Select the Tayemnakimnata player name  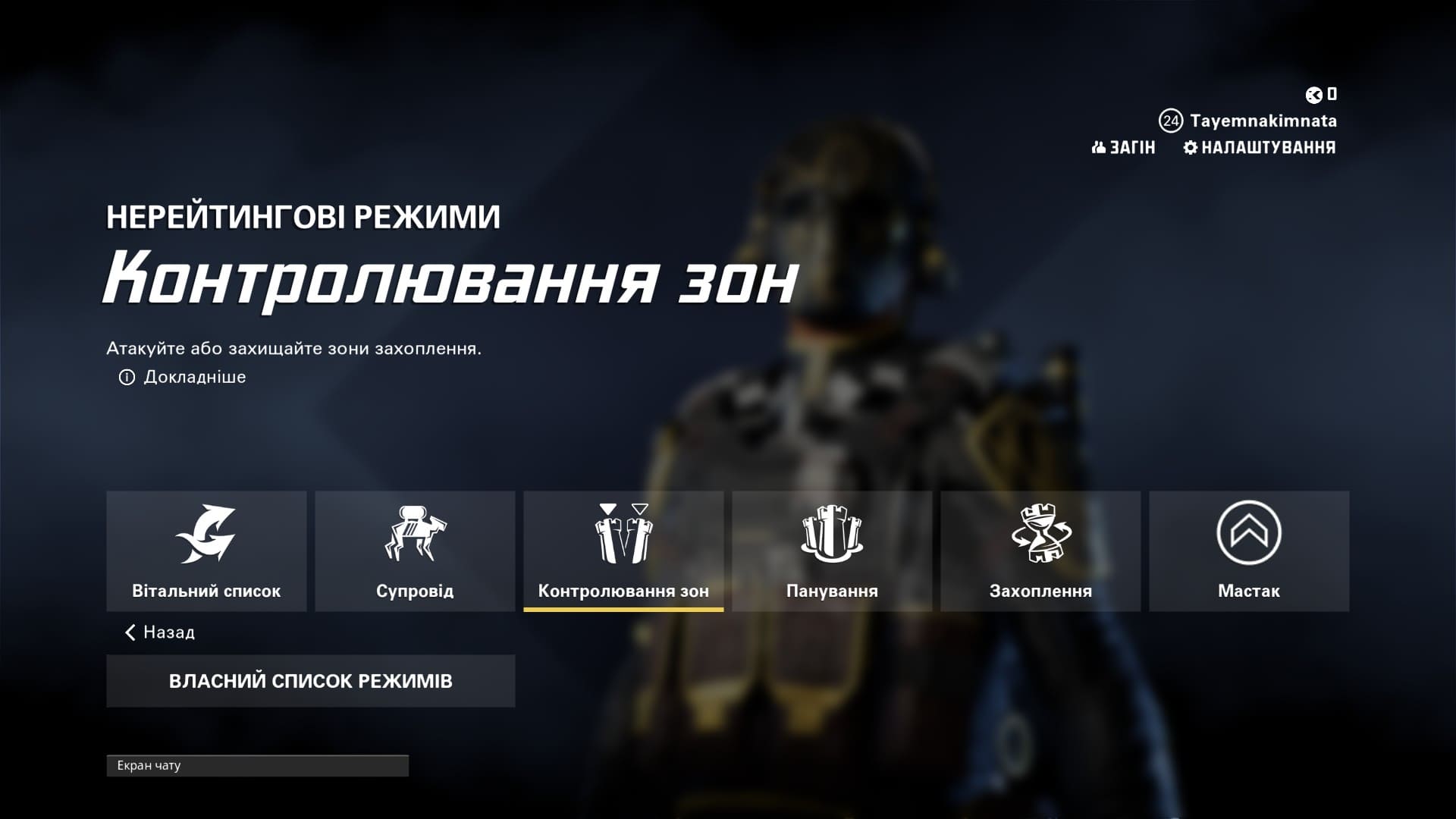tap(1263, 120)
